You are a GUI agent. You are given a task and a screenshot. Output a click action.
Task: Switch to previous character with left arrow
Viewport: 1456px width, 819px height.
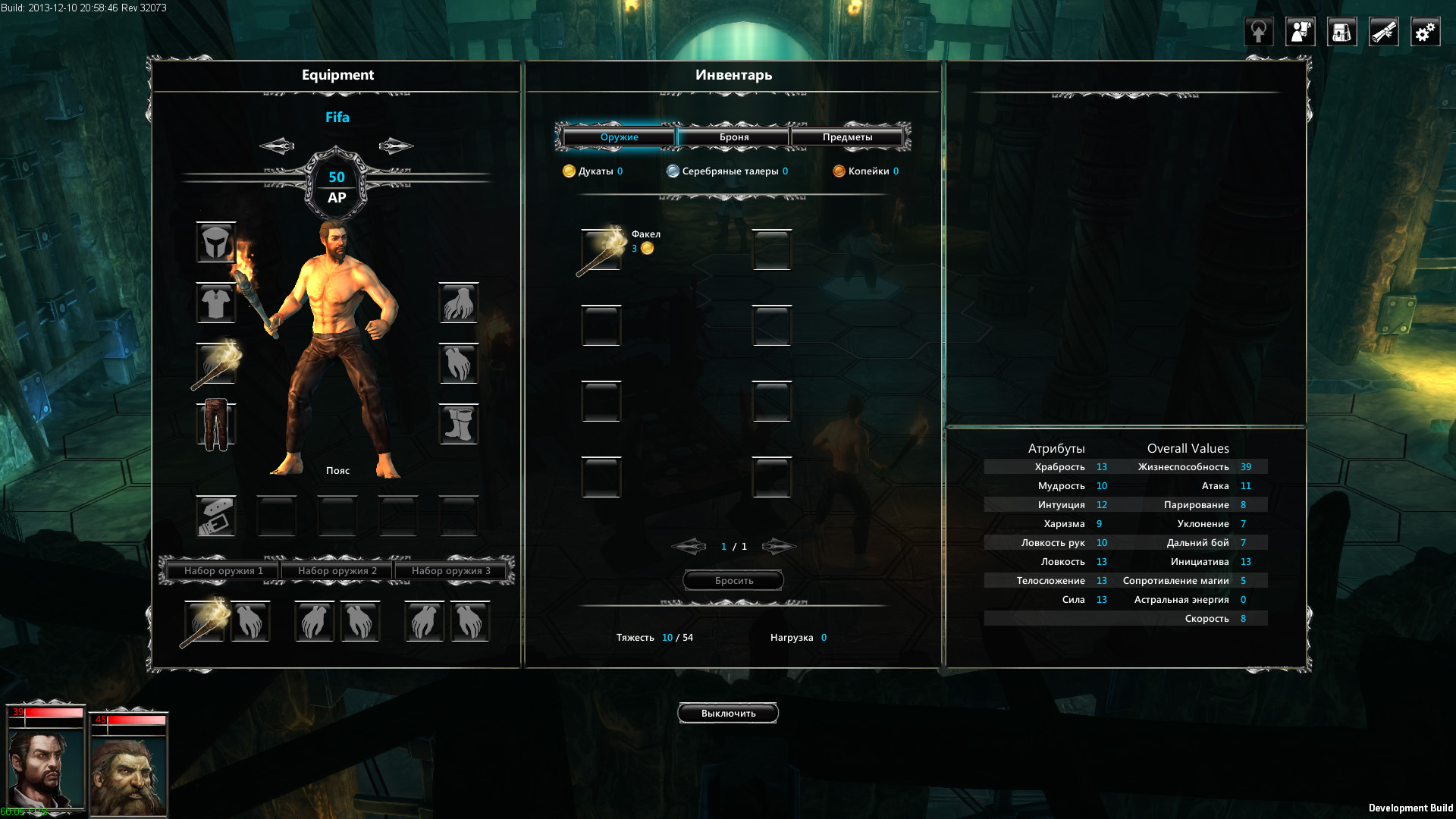click(277, 146)
